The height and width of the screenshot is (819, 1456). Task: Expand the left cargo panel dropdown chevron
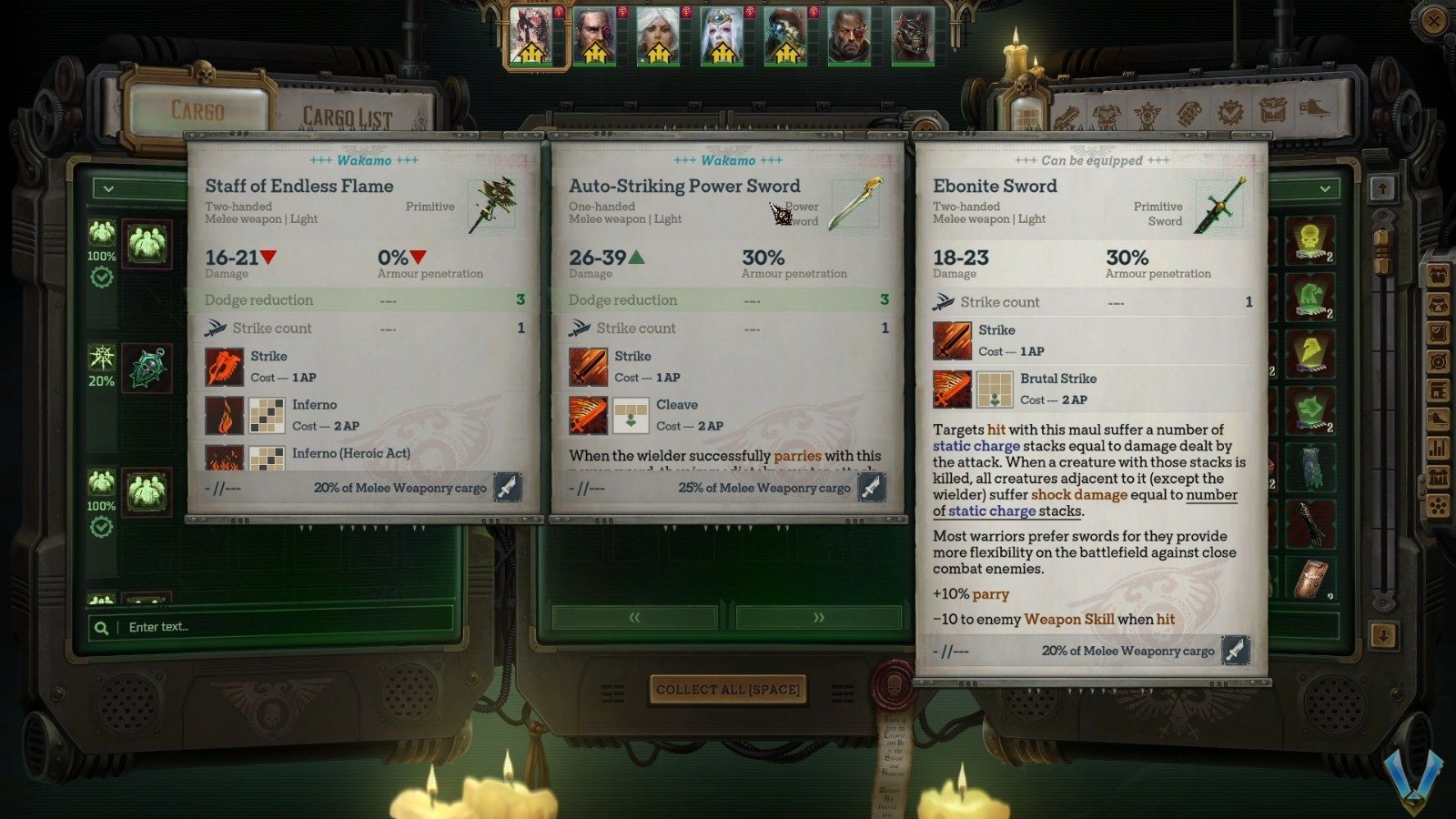[x=108, y=189]
